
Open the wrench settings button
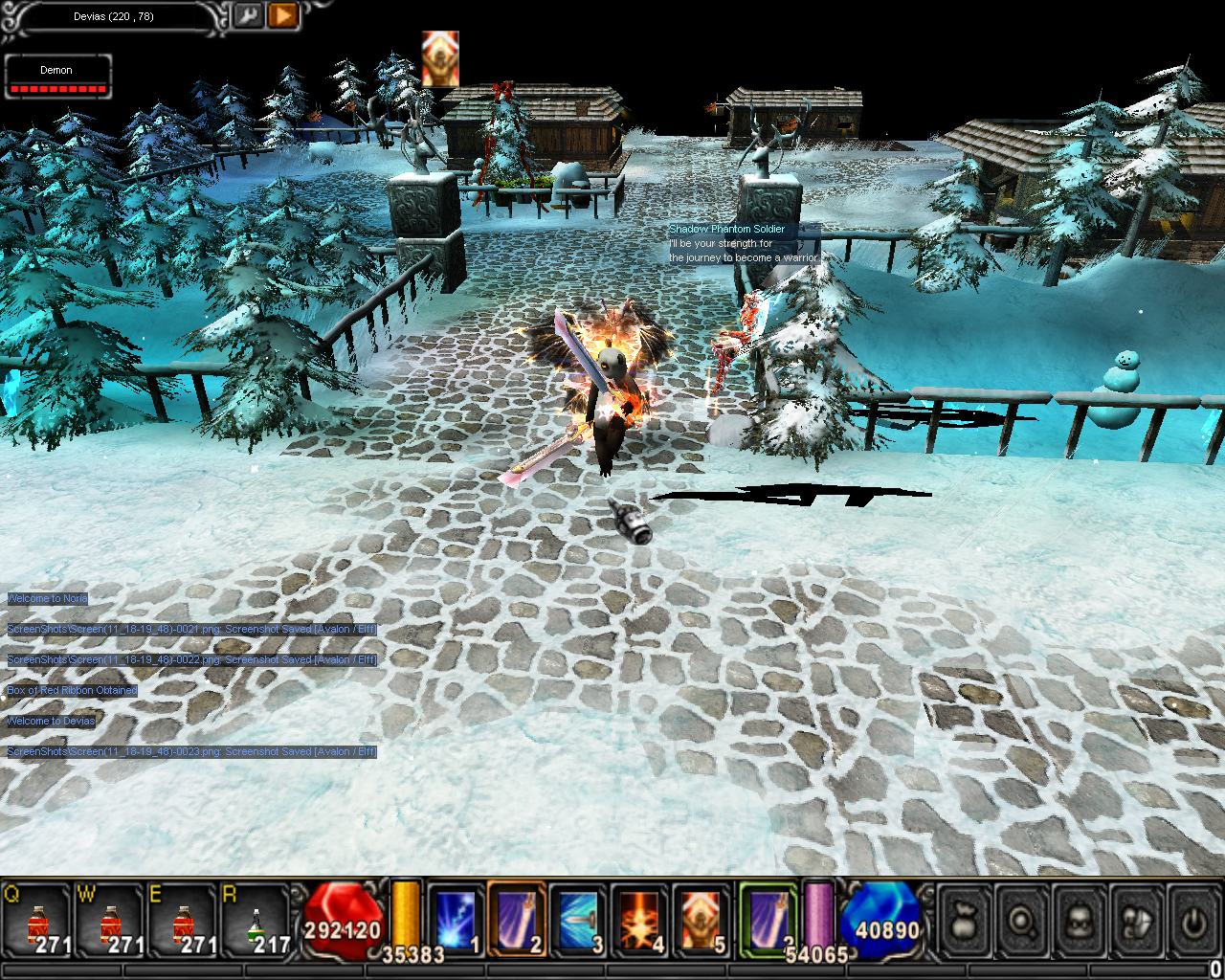[248, 15]
